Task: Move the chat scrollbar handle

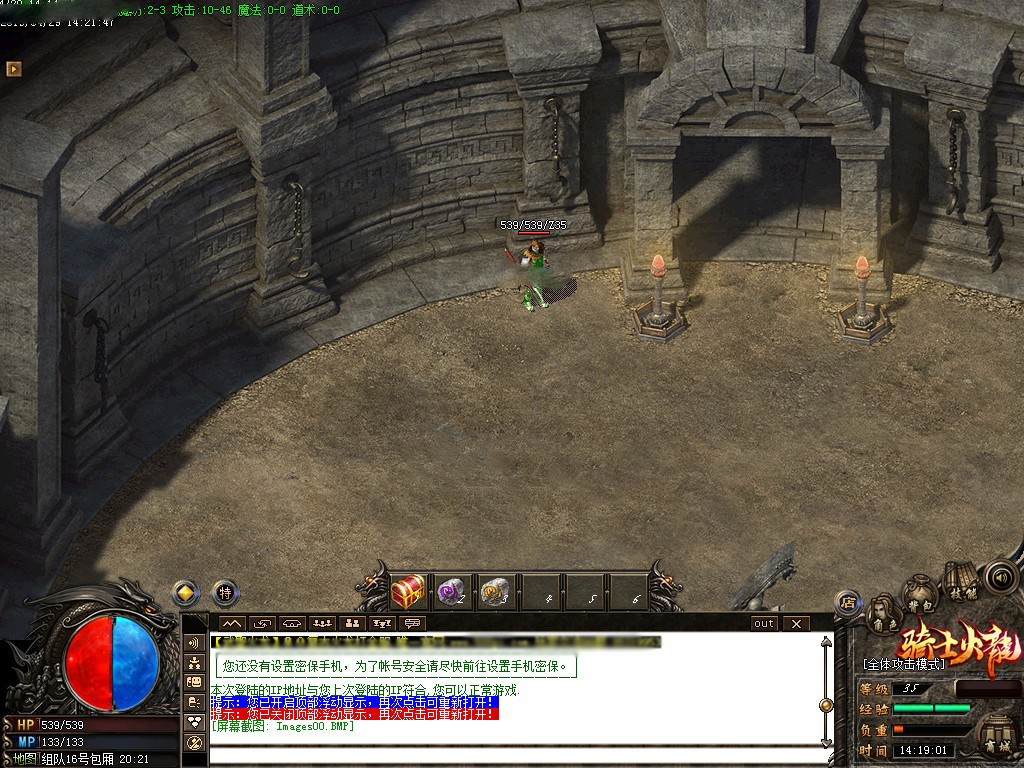Action: (x=826, y=705)
